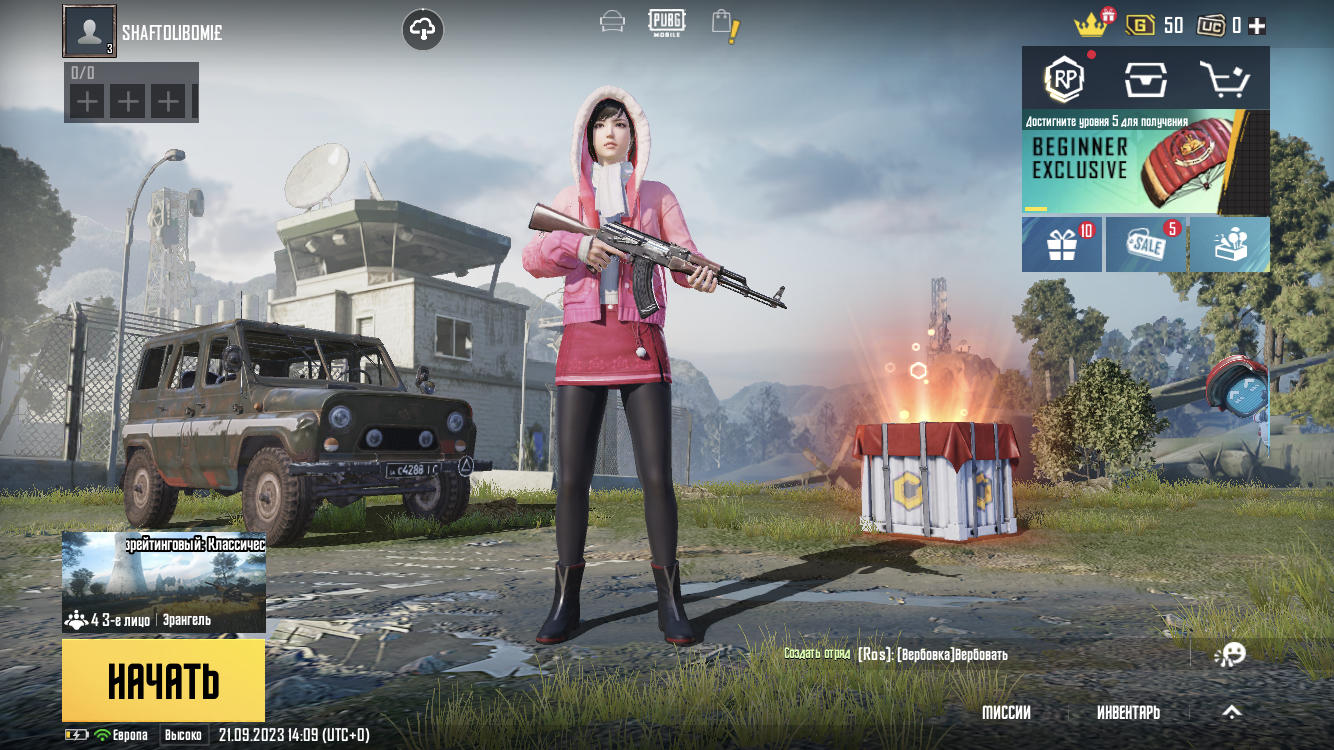Open the RP (Royale Pass) panel

[1064, 77]
